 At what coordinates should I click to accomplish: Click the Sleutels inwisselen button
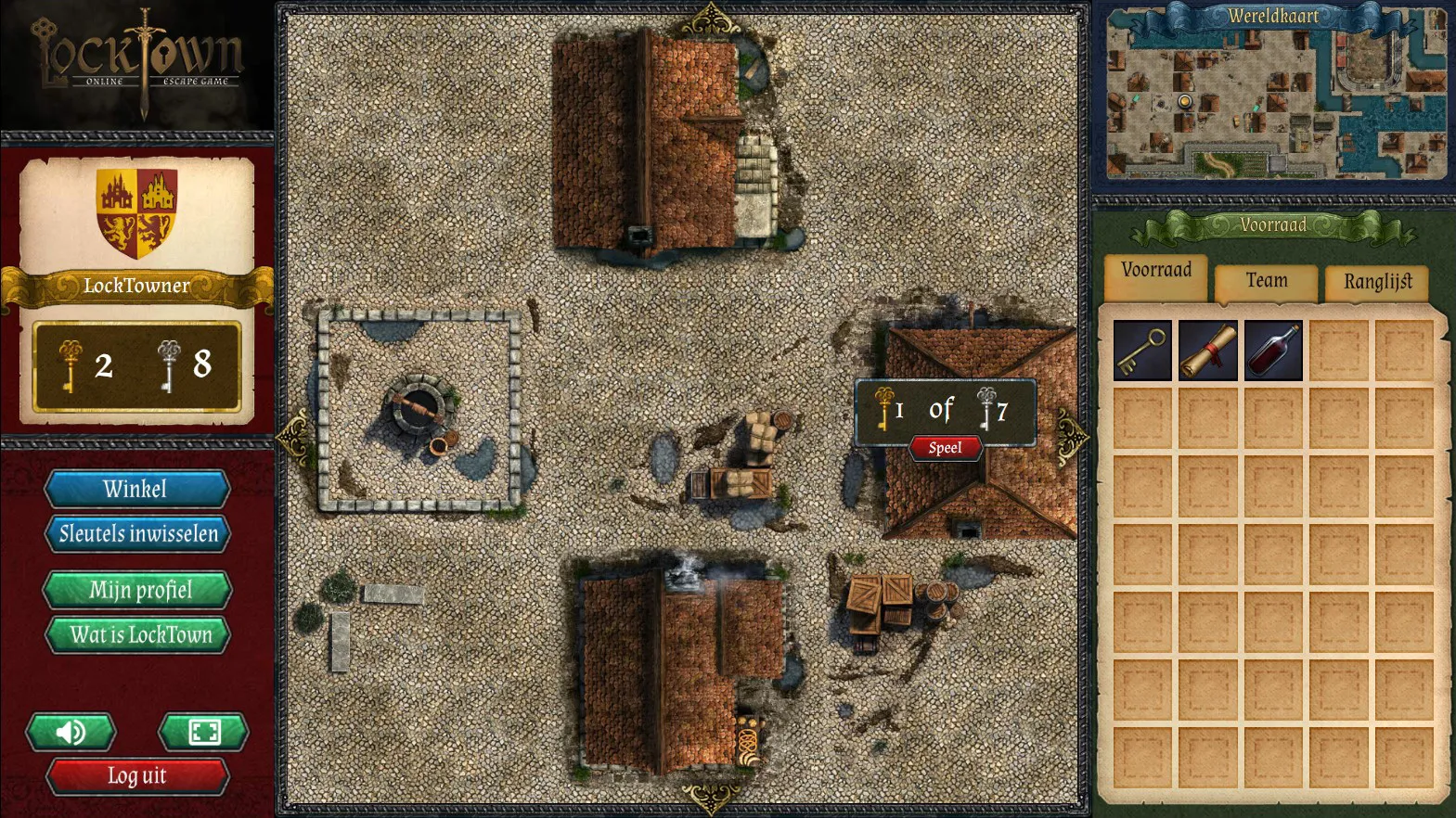(137, 534)
